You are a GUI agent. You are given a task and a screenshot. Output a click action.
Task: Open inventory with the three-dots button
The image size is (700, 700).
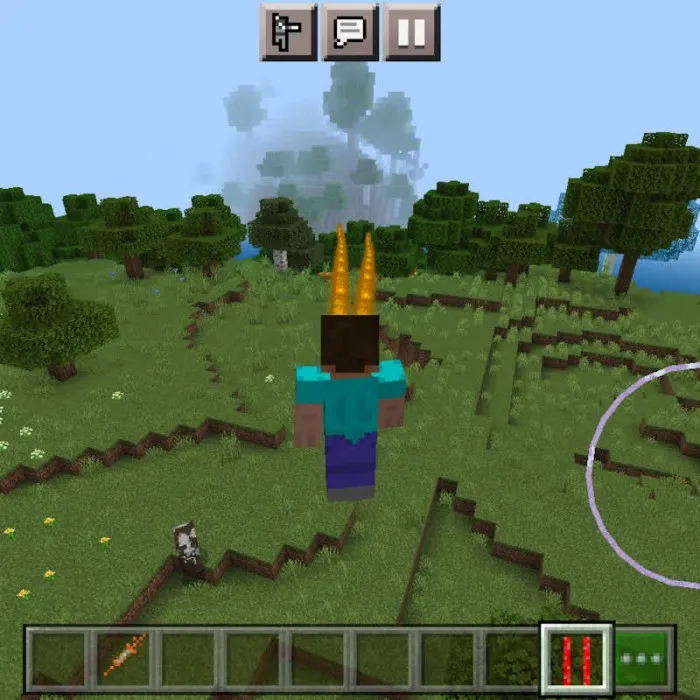(644, 657)
